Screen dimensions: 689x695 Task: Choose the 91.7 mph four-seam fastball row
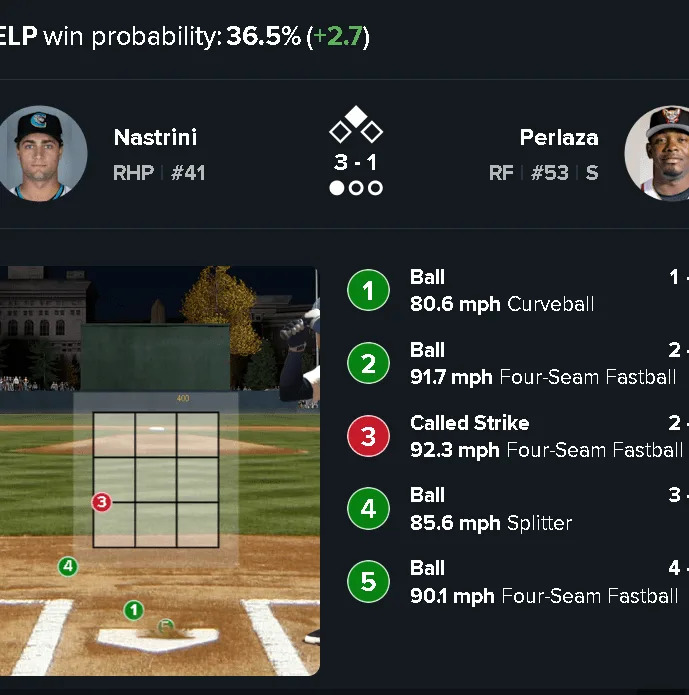click(x=515, y=363)
